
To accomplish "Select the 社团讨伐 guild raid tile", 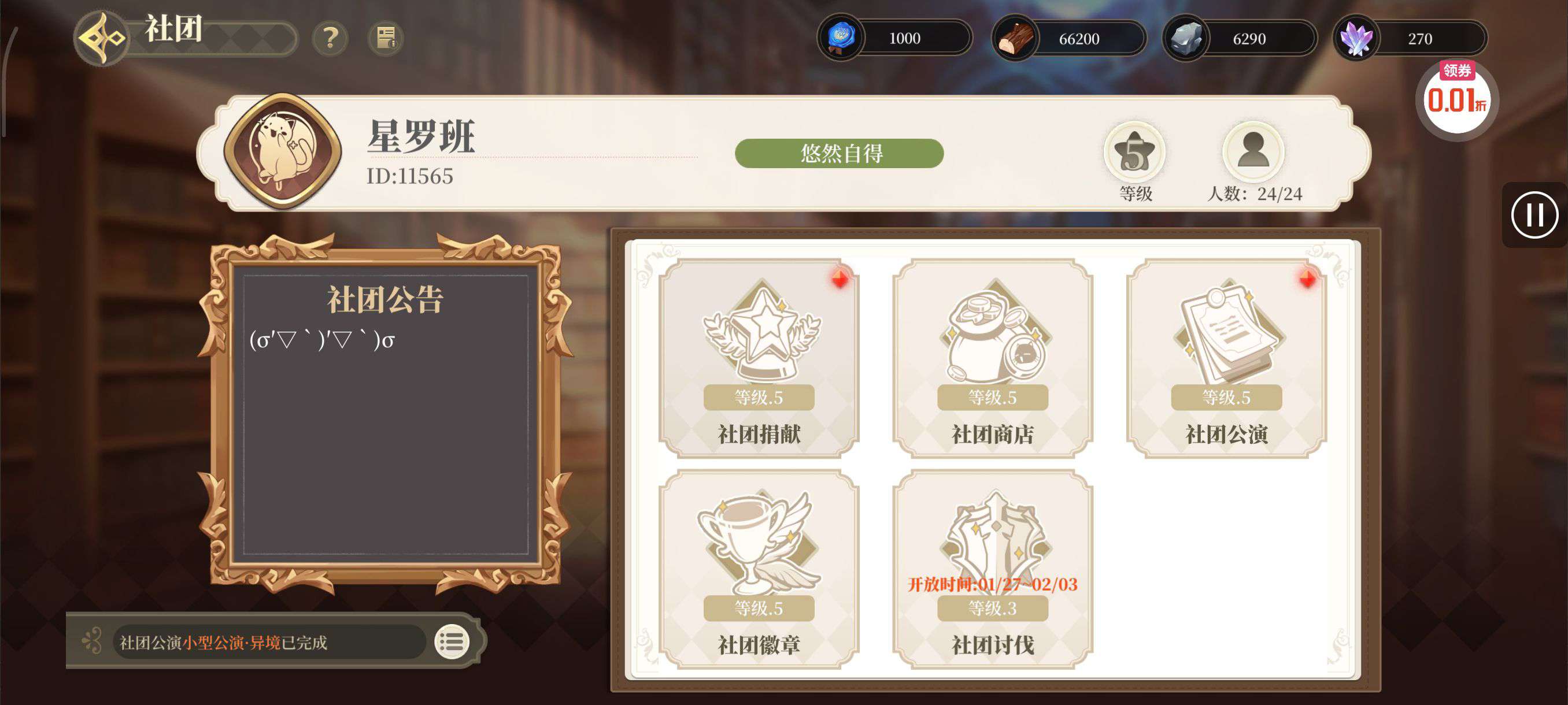I will click(992, 569).
